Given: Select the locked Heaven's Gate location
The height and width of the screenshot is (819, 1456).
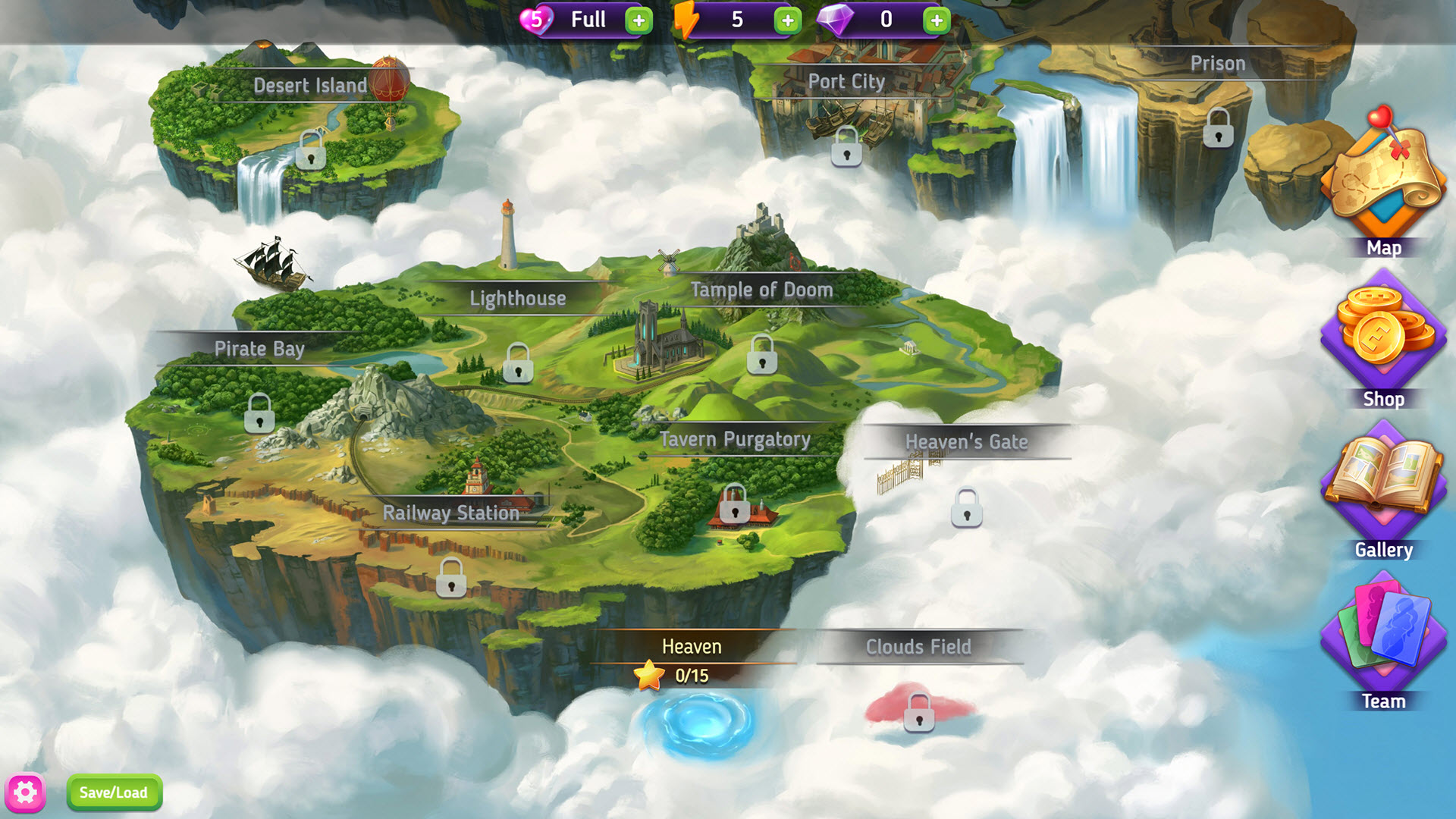Looking at the screenshot, I should tap(967, 508).
